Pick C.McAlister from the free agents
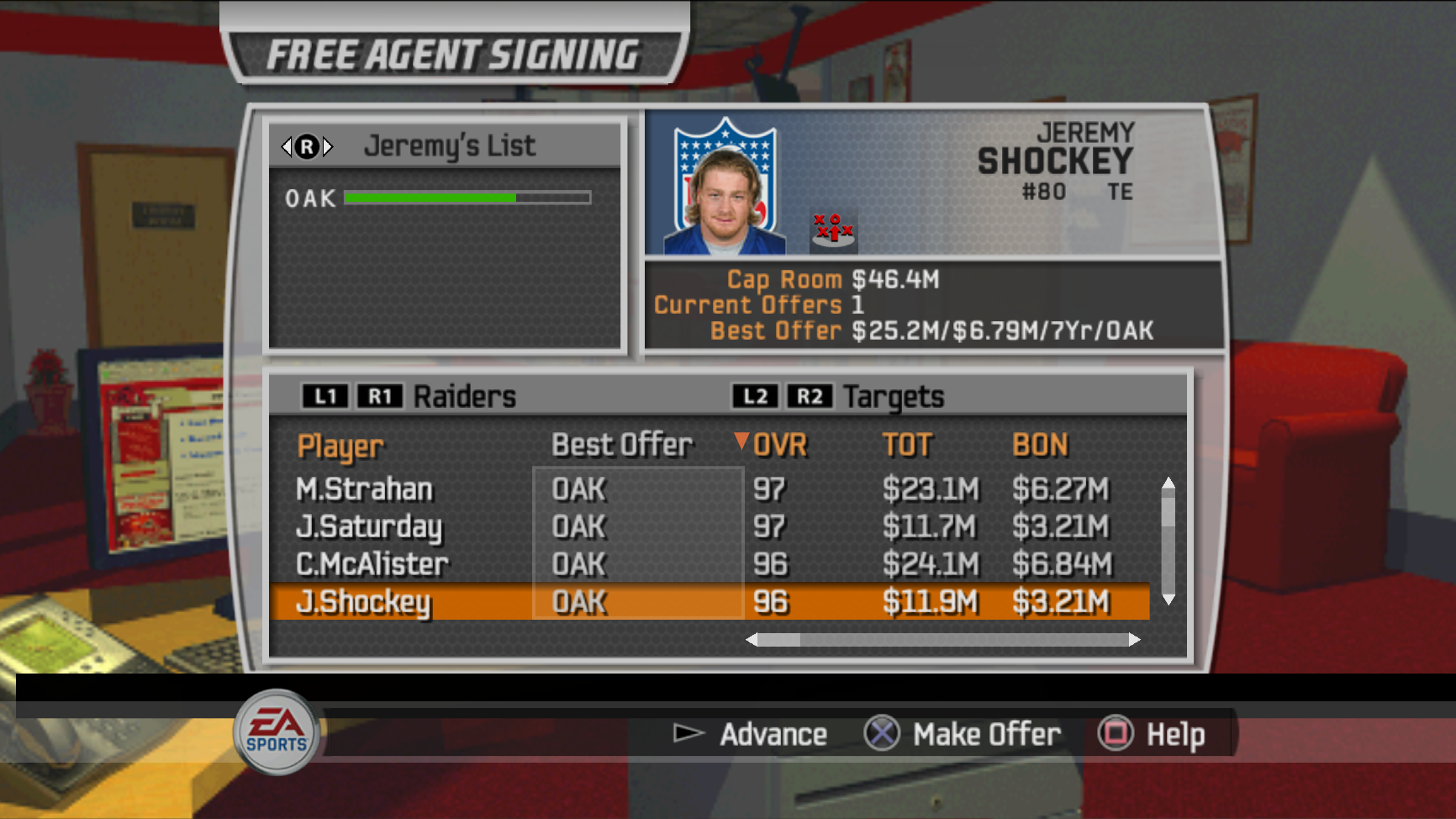 click(372, 564)
